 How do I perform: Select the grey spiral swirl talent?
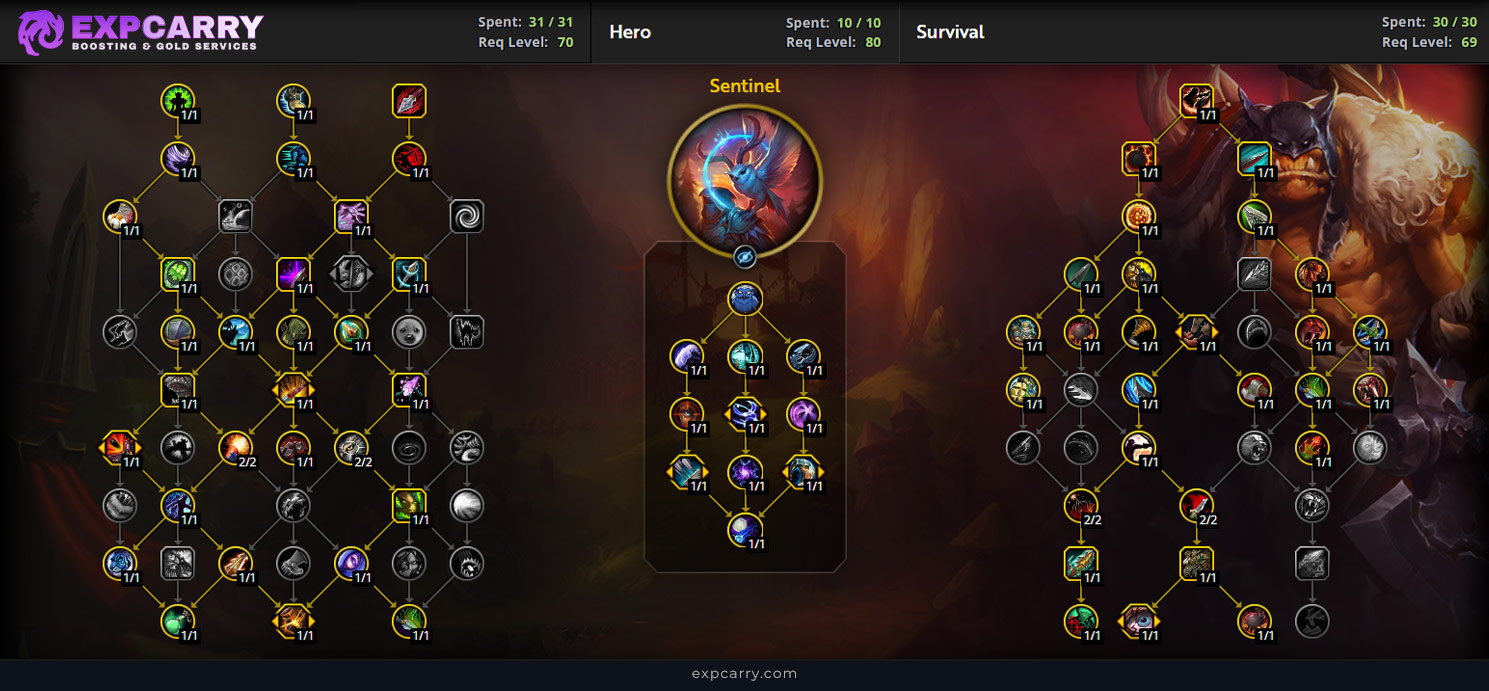click(467, 216)
